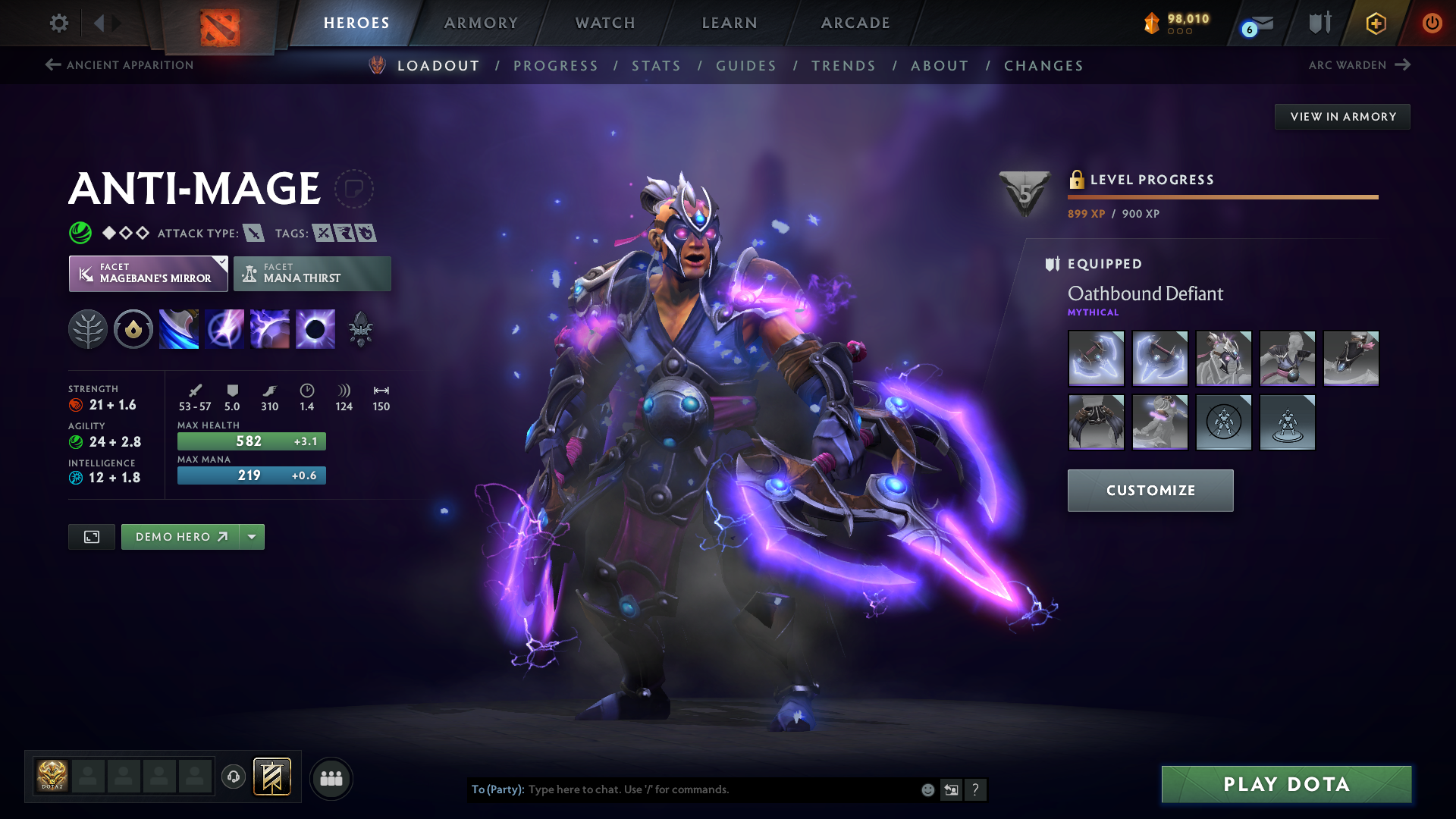View hero items in Armory

pos(1342,117)
